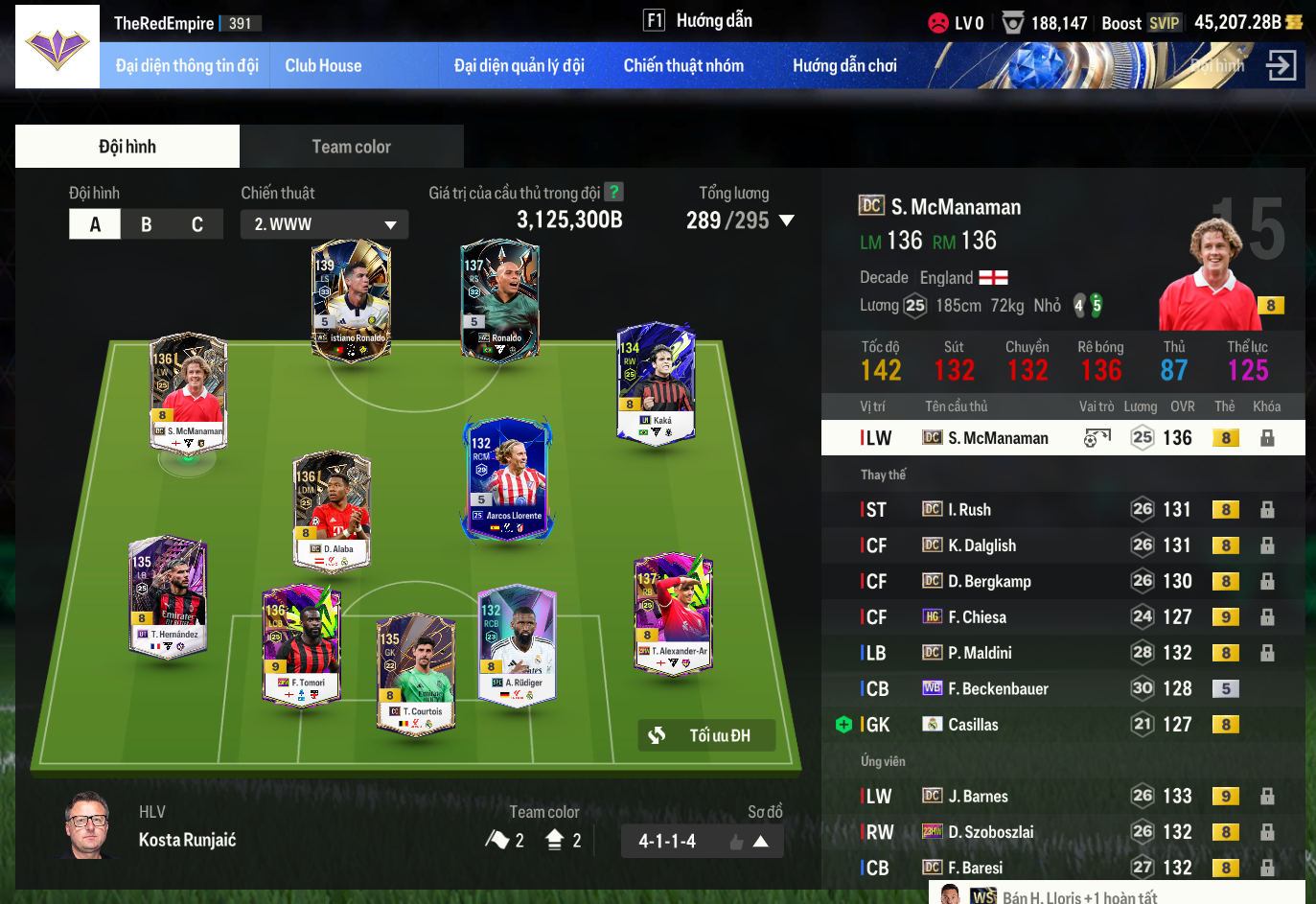Open the 4-1-1-4 formation selector
1316x904 pixels.
pyautogui.click(x=702, y=841)
